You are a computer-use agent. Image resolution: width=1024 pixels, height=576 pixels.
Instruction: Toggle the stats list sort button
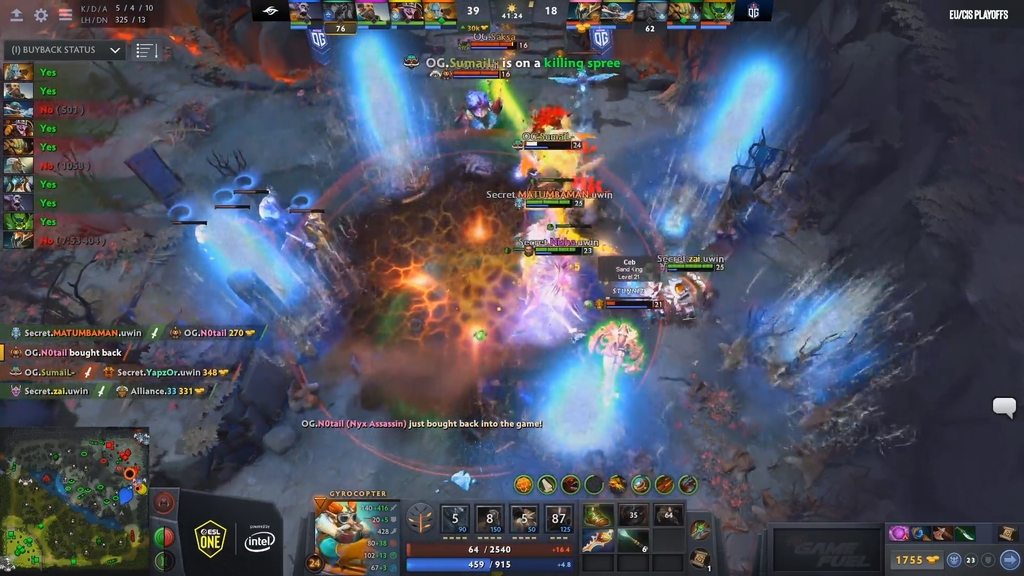(x=146, y=50)
